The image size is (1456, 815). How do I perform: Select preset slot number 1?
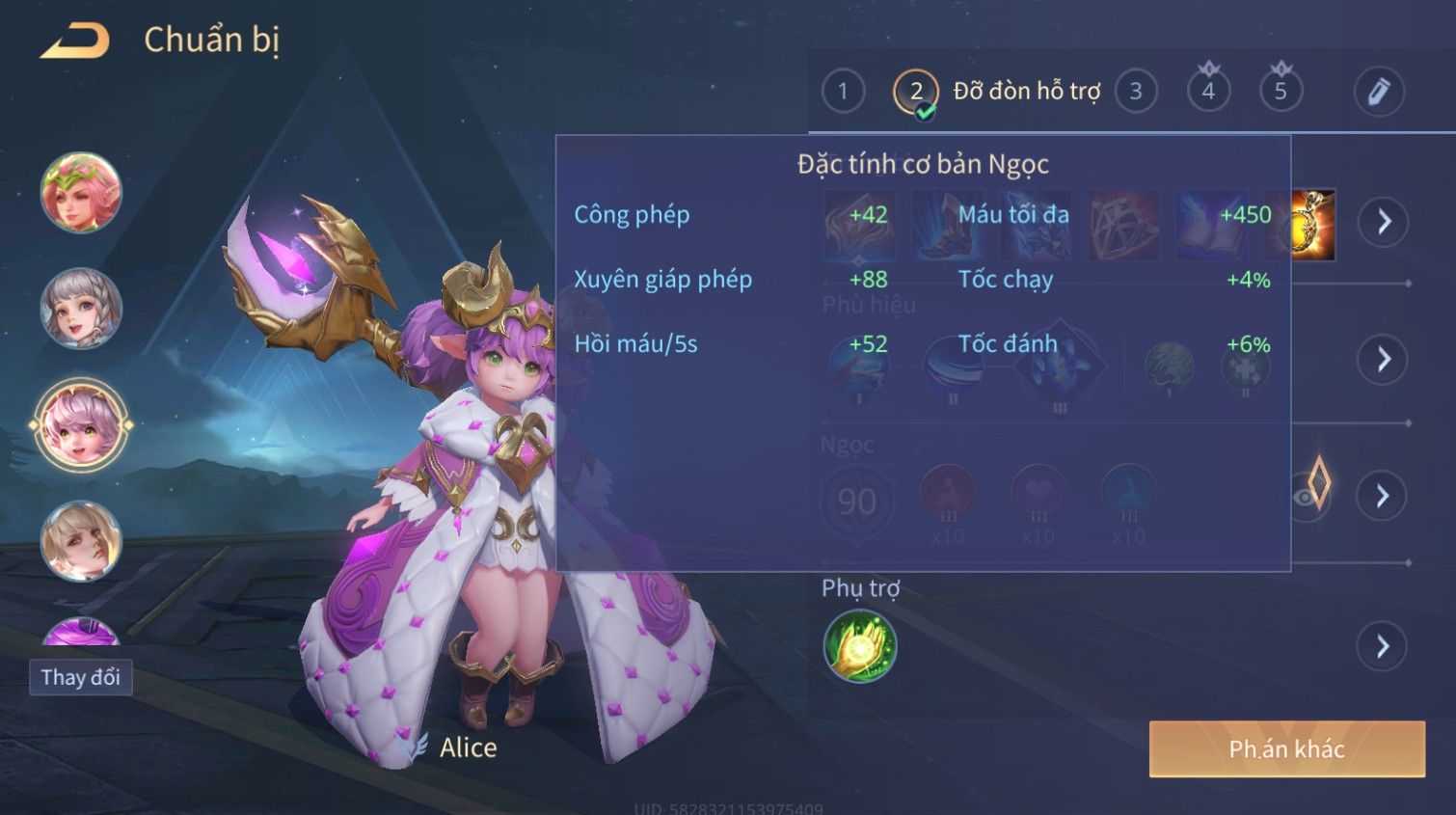(x=843, y=92)
